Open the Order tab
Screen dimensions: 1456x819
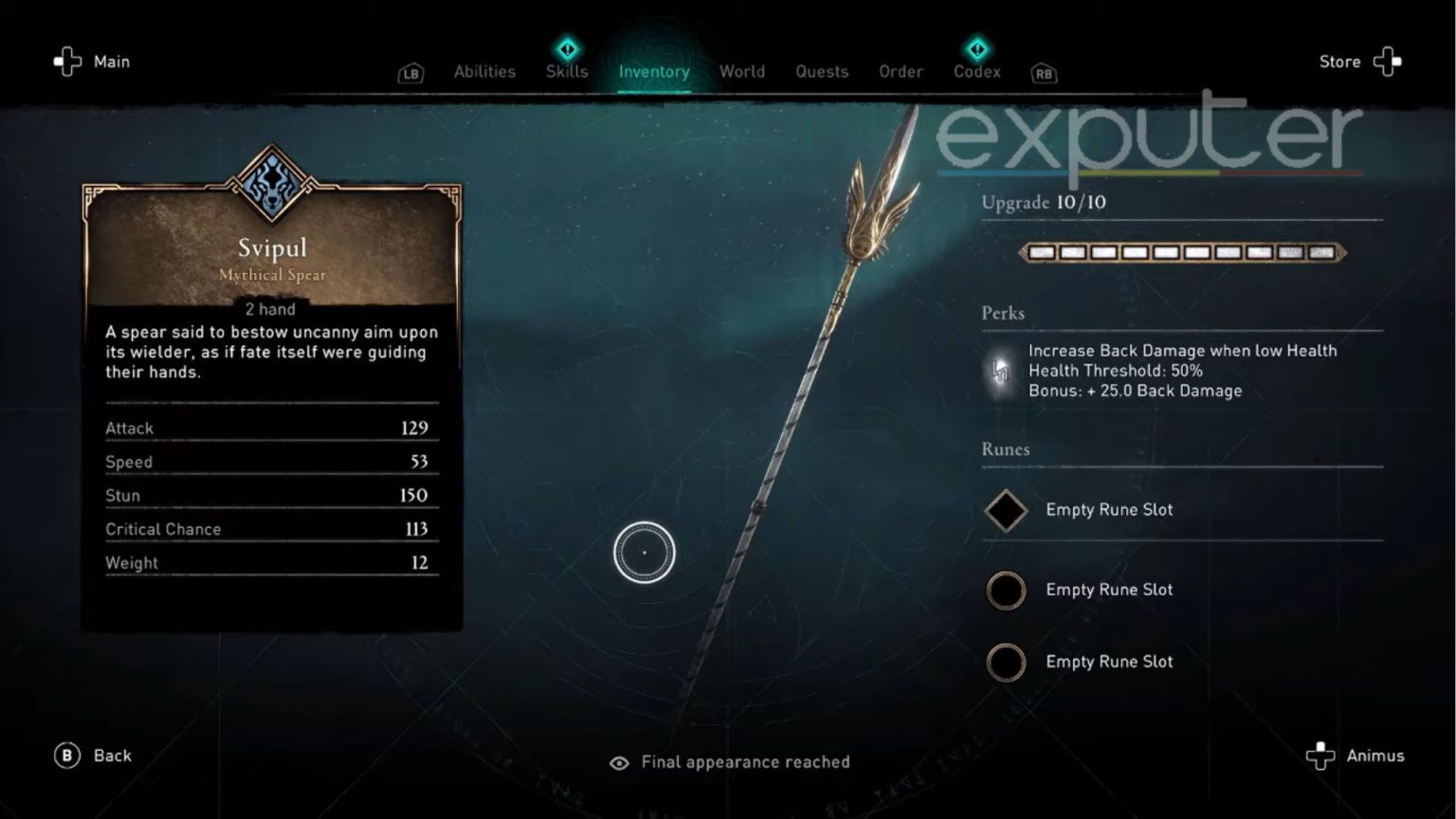tap(901, 71)
